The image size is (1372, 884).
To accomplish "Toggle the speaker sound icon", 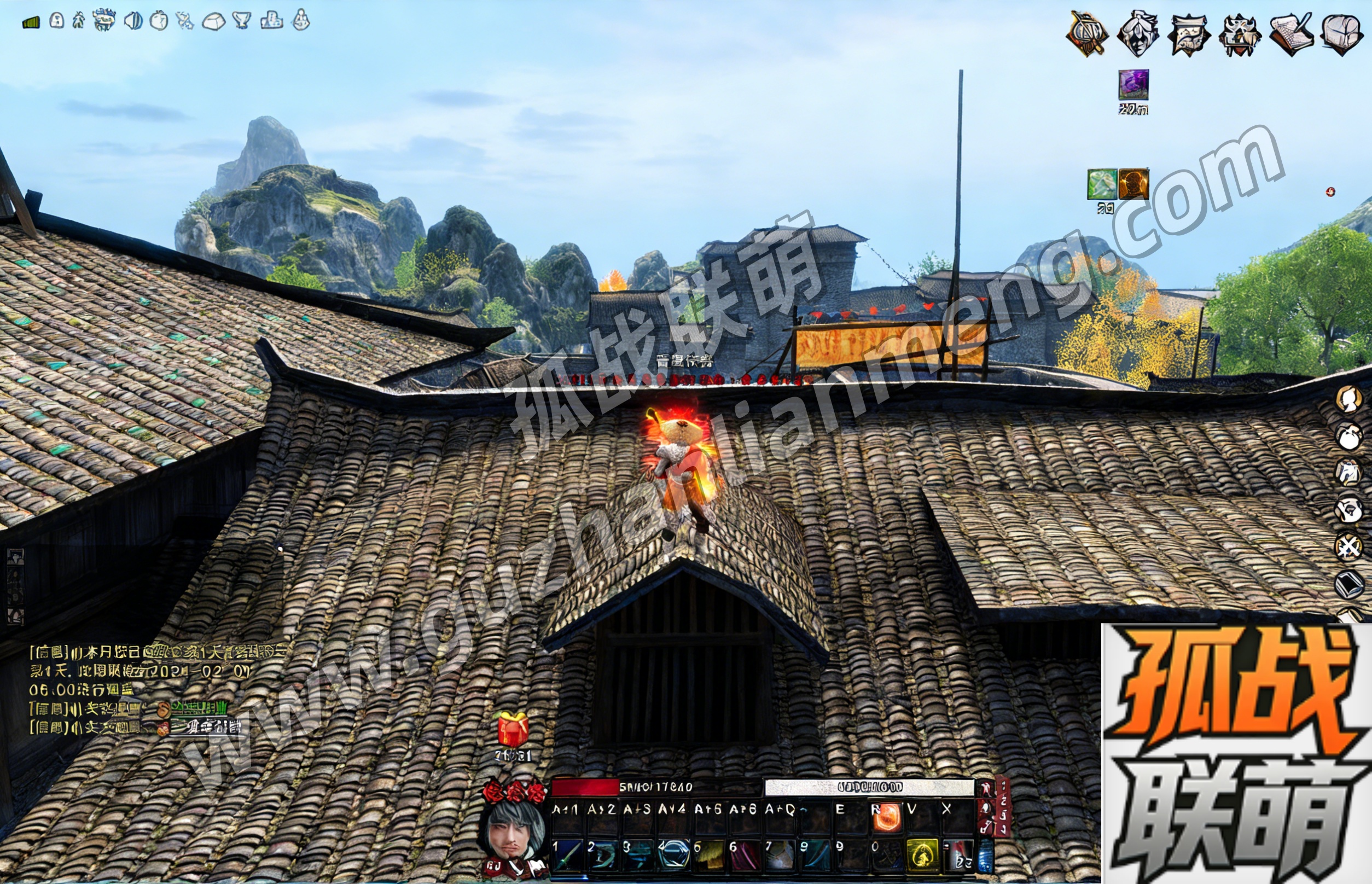I will 133,21.
